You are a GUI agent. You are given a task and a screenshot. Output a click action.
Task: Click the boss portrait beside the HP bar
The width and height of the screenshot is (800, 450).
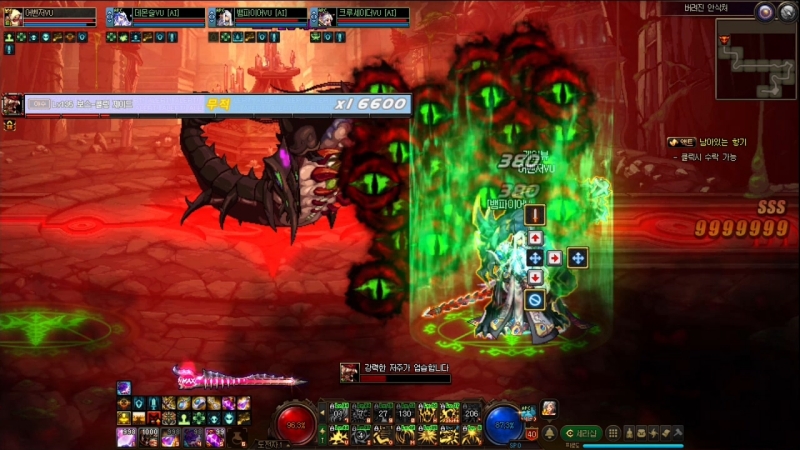point(13,104)
